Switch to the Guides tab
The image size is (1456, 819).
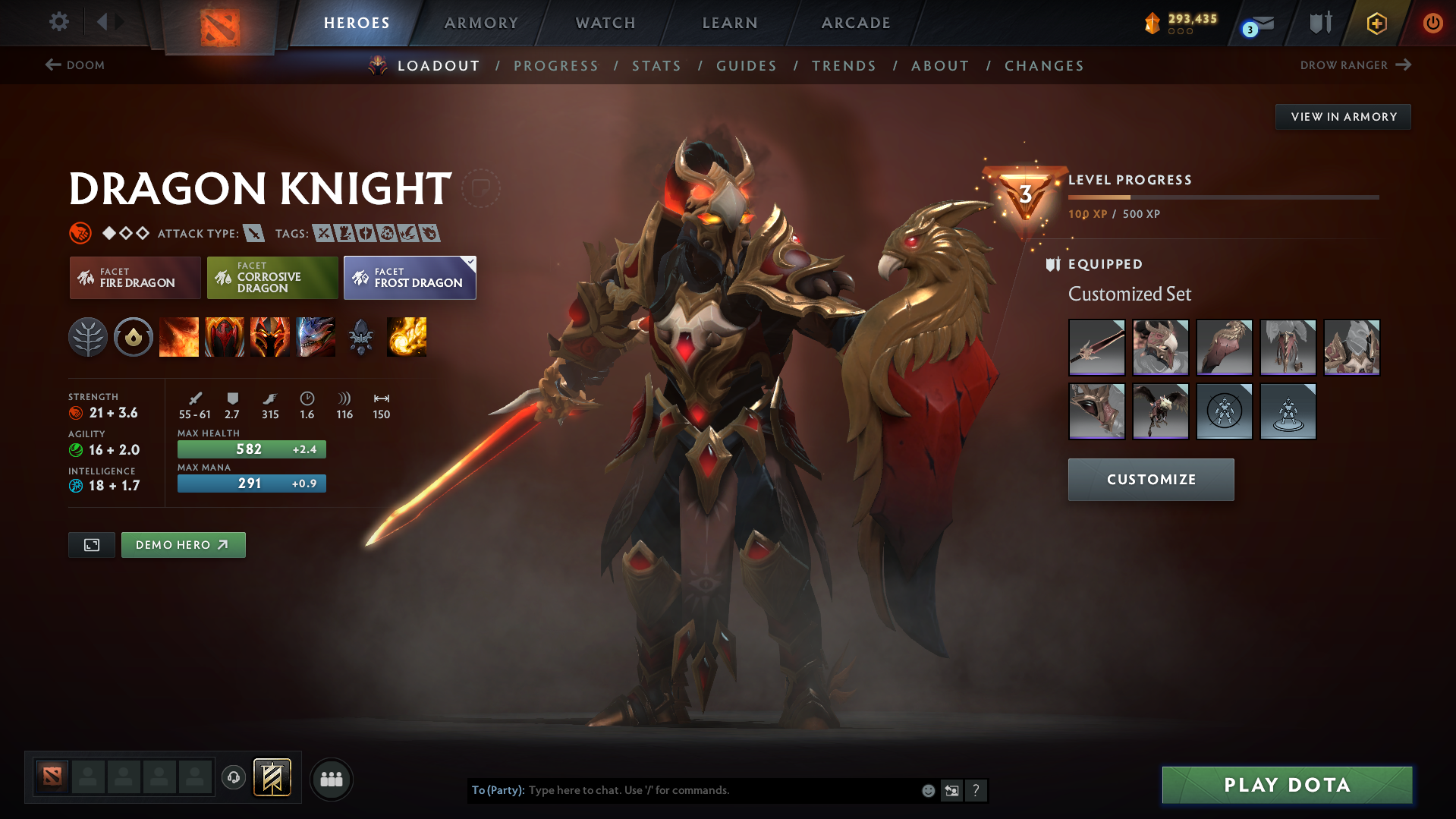point(746,65)
